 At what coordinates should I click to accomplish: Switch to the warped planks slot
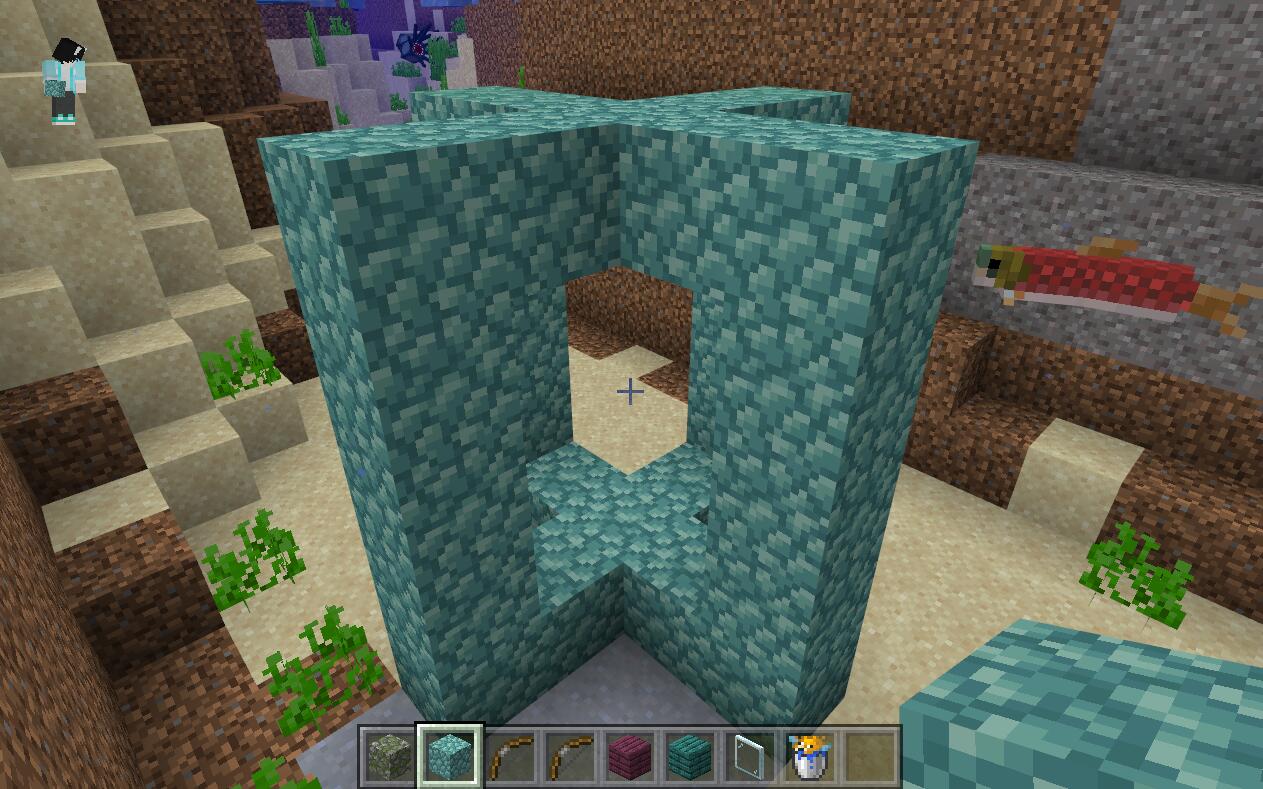point(690,756)
